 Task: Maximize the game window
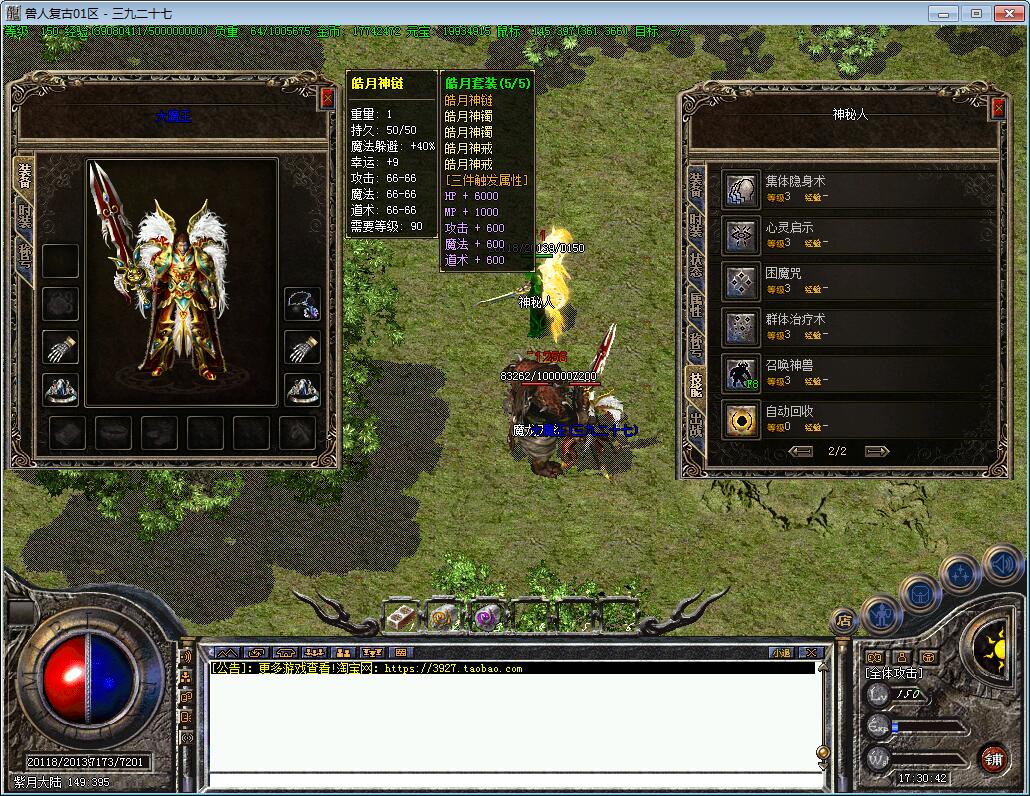pyautogui.click(x=976, y=13)
